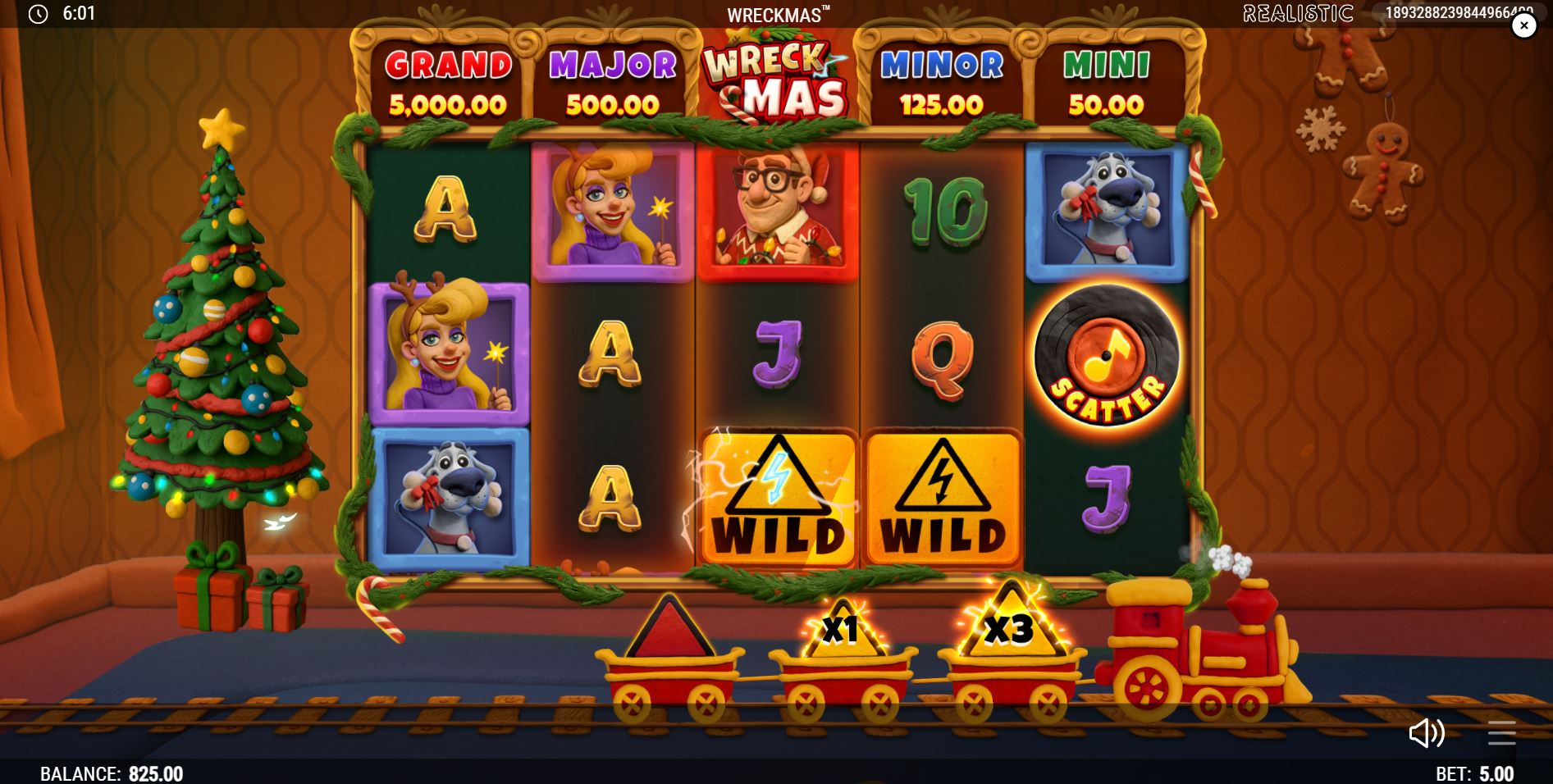The height and width of the screenshot is (784, 1553).
Task: Open the game options hamburger menu
Action: (1502, 734)
